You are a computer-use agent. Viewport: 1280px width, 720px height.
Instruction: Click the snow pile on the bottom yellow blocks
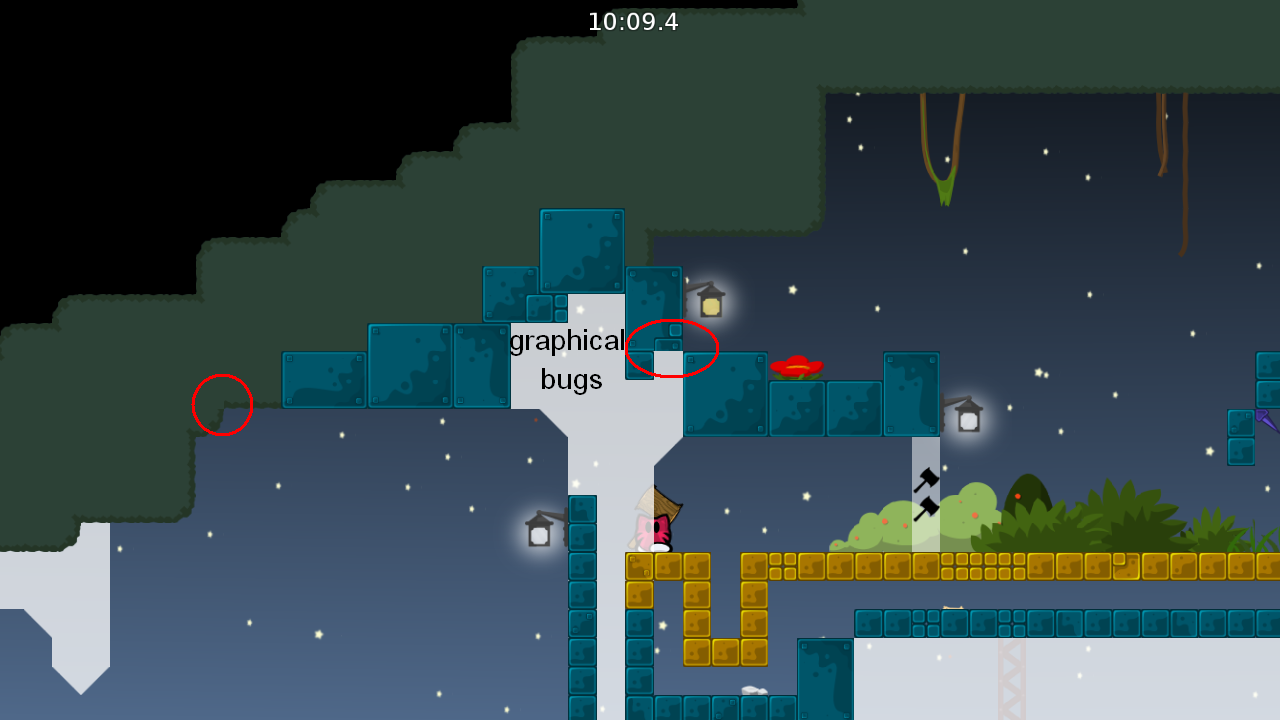point(752,689)
